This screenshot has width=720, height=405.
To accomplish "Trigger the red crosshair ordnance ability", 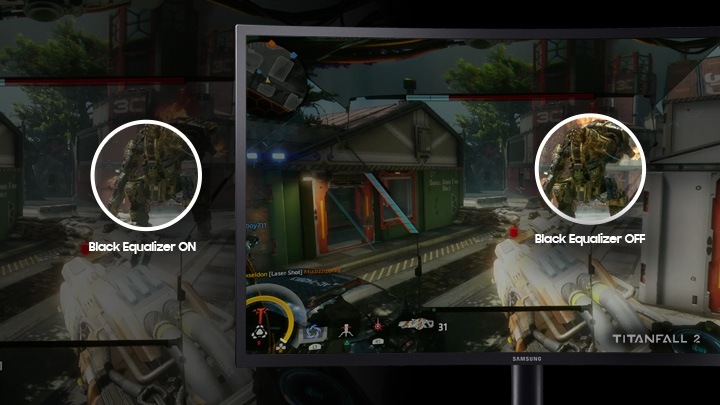I will (378, 326).
